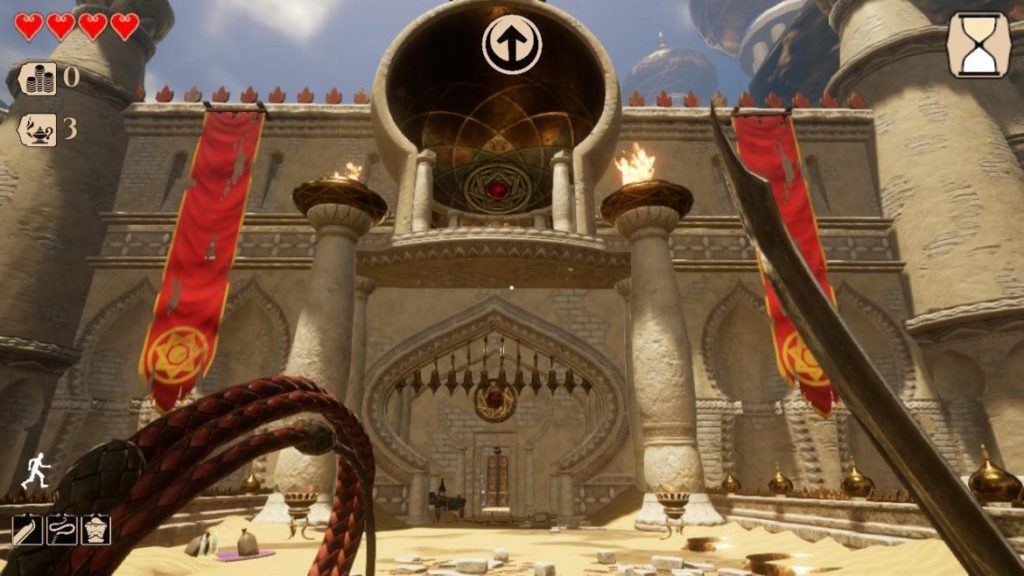Click the upward arrow objective marker
The height and width of the screenshot is (576, 1024).
tap(511, 44)
